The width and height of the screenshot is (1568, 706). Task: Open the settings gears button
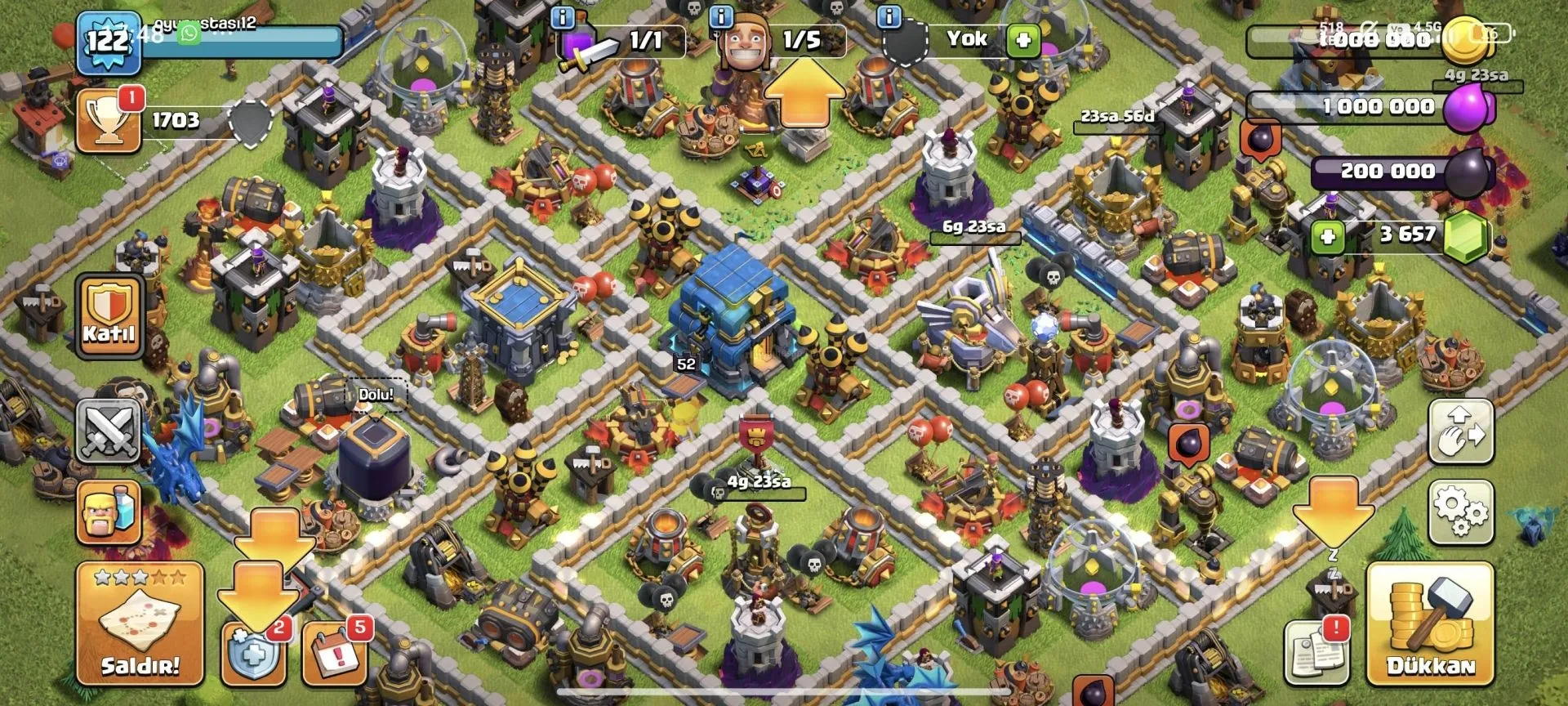[1460, 512]
